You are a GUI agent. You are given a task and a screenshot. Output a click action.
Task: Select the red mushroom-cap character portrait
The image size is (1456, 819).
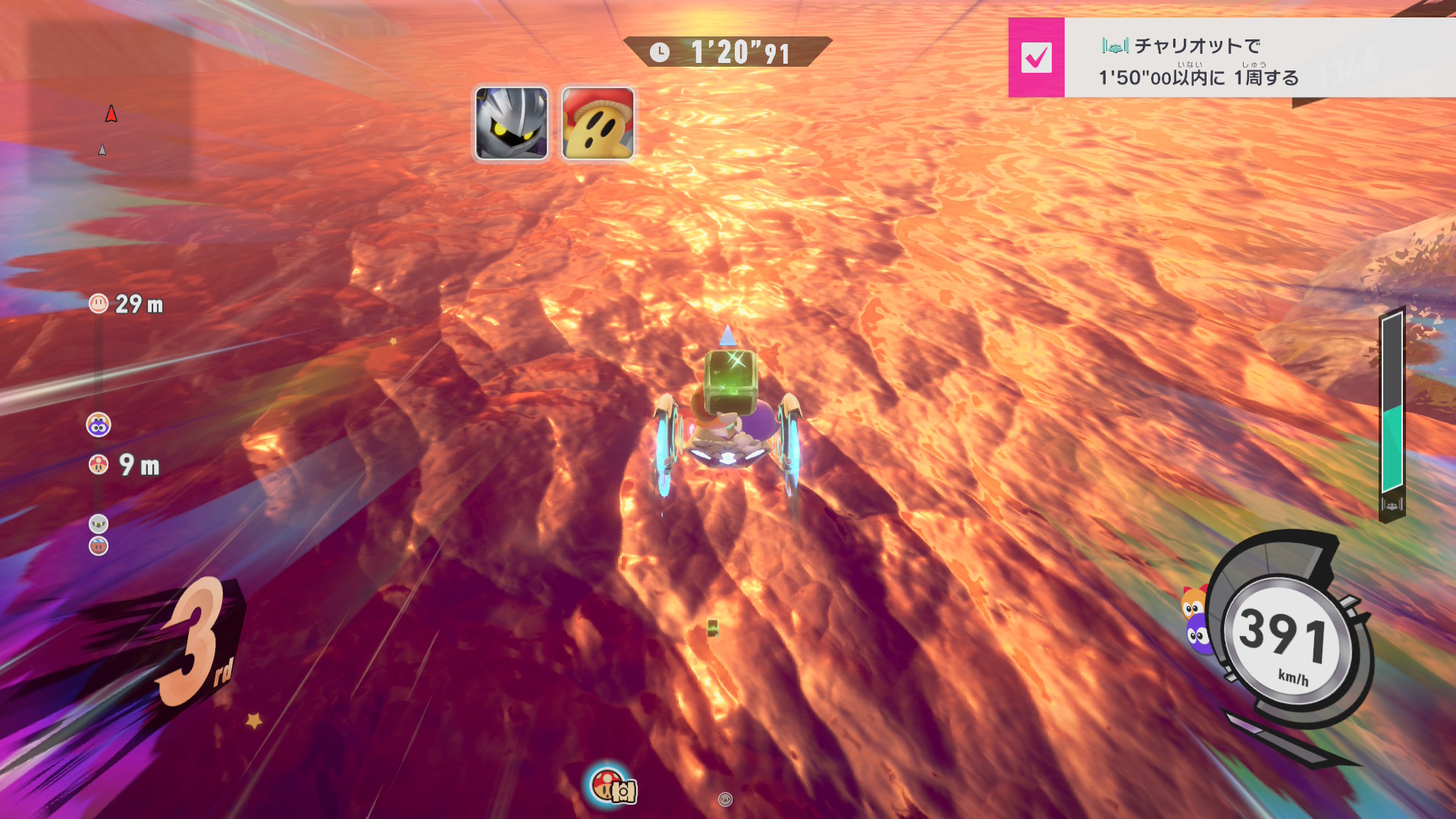[x=598, y=123]
